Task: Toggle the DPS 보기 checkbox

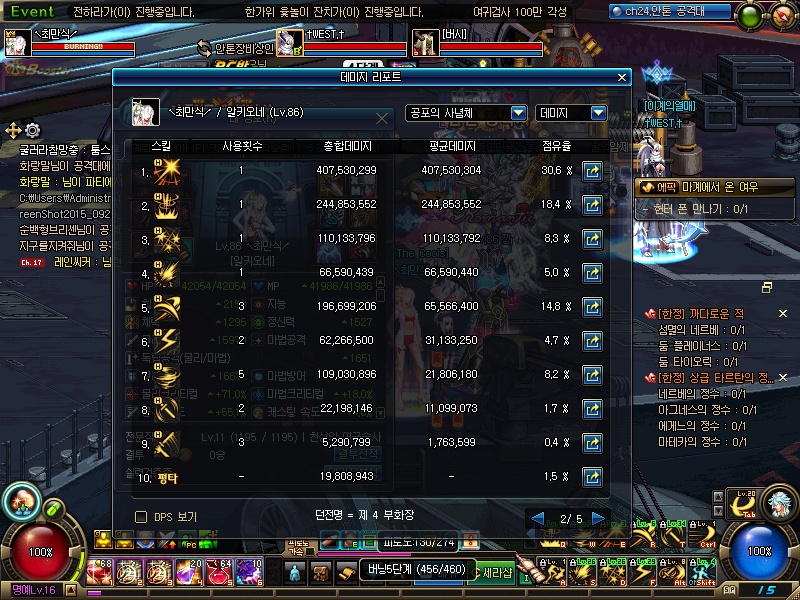Action: [141, 517]
